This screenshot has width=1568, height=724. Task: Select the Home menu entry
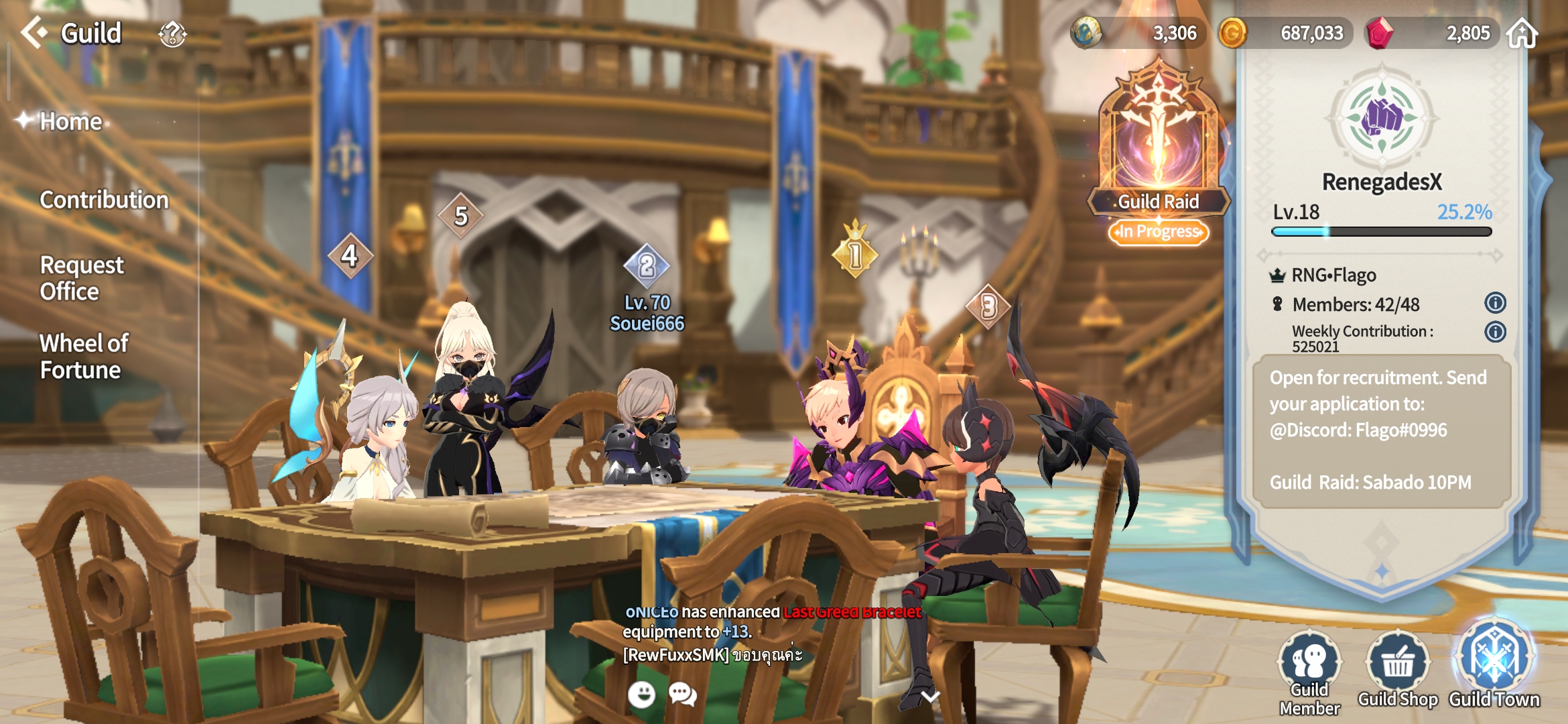coord(70,121)
